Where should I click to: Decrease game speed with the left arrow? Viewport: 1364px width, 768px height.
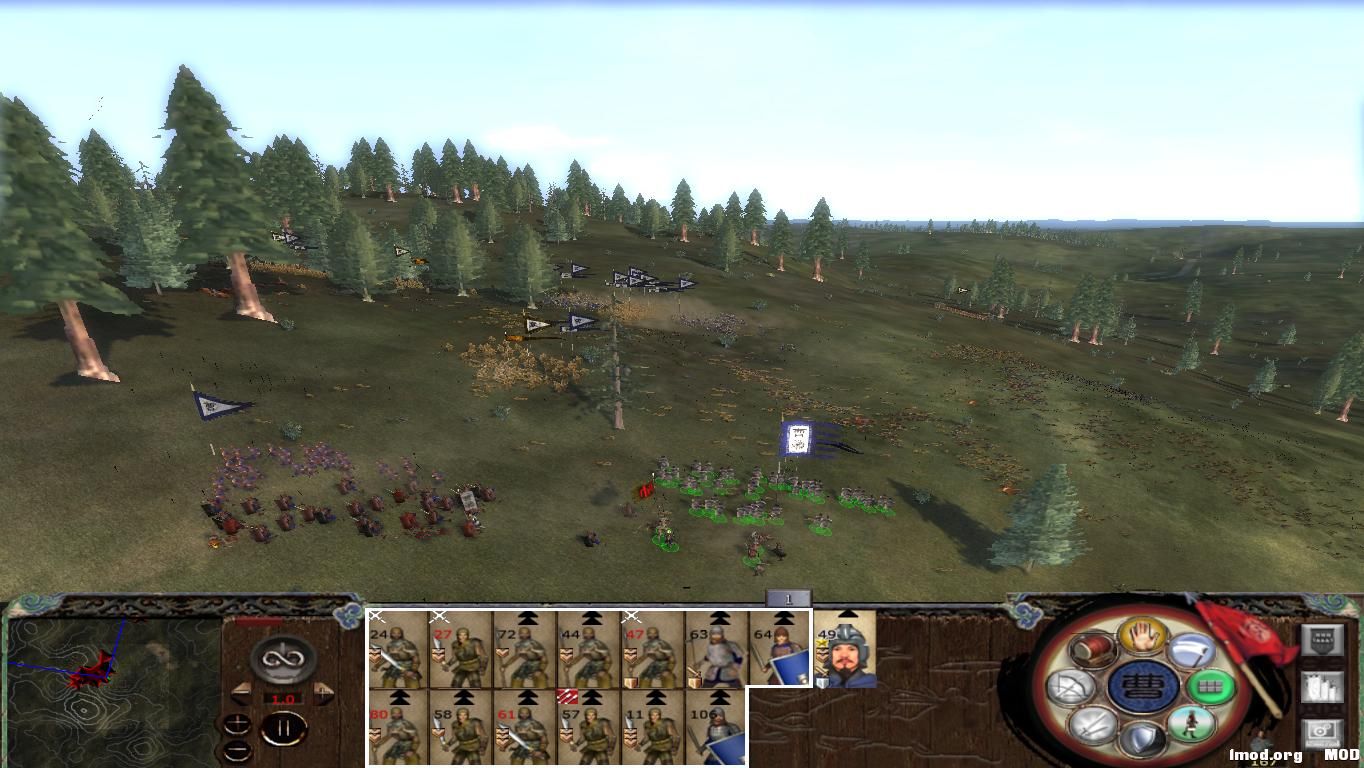coord(242,693)
